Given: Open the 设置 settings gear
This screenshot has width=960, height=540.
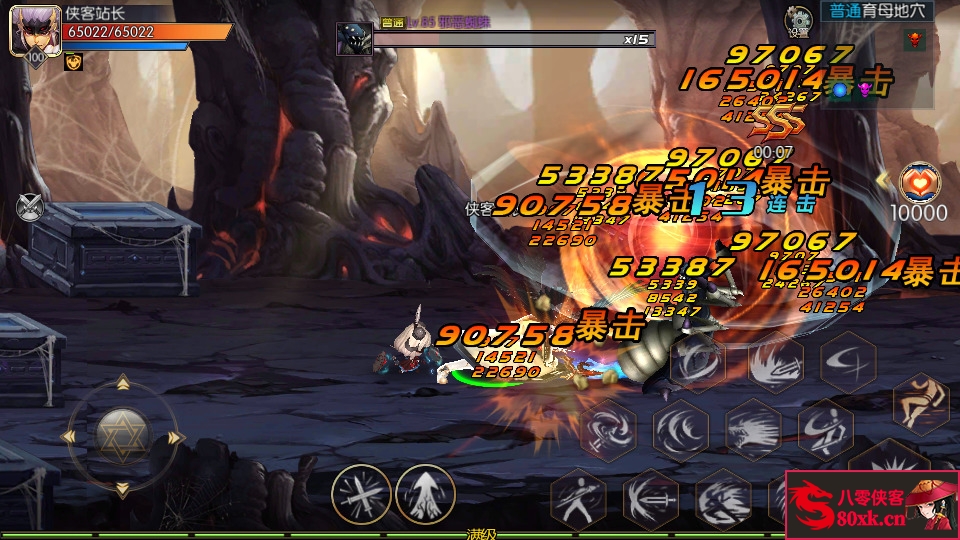Looking at the screenshot, I should coord(799,18).
